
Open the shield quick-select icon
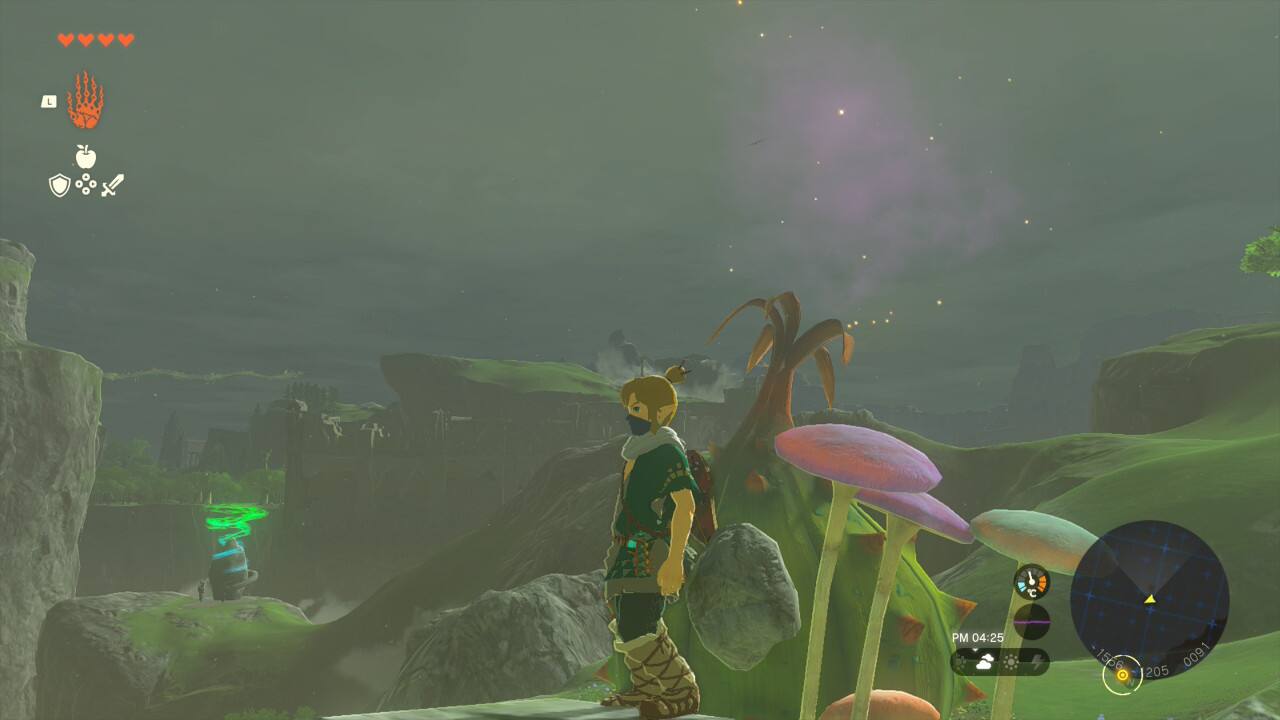[60, 185]
